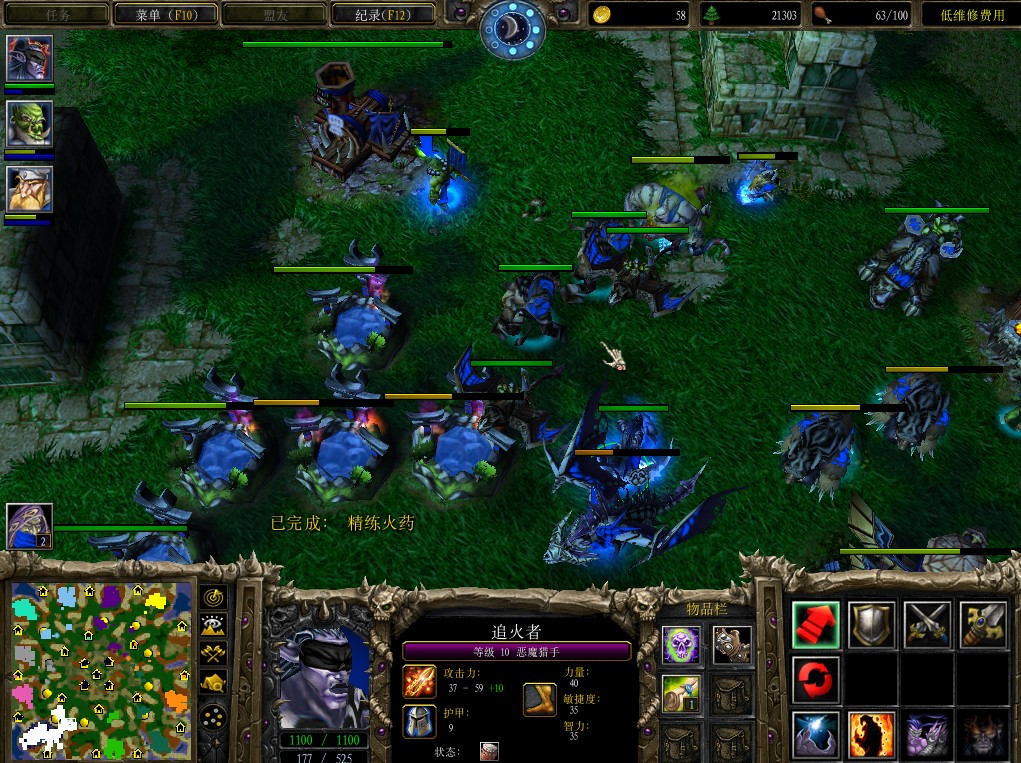Select the bearded dwarf hero portrait
Screen dimensions: 1021x763
pos(29,189)
